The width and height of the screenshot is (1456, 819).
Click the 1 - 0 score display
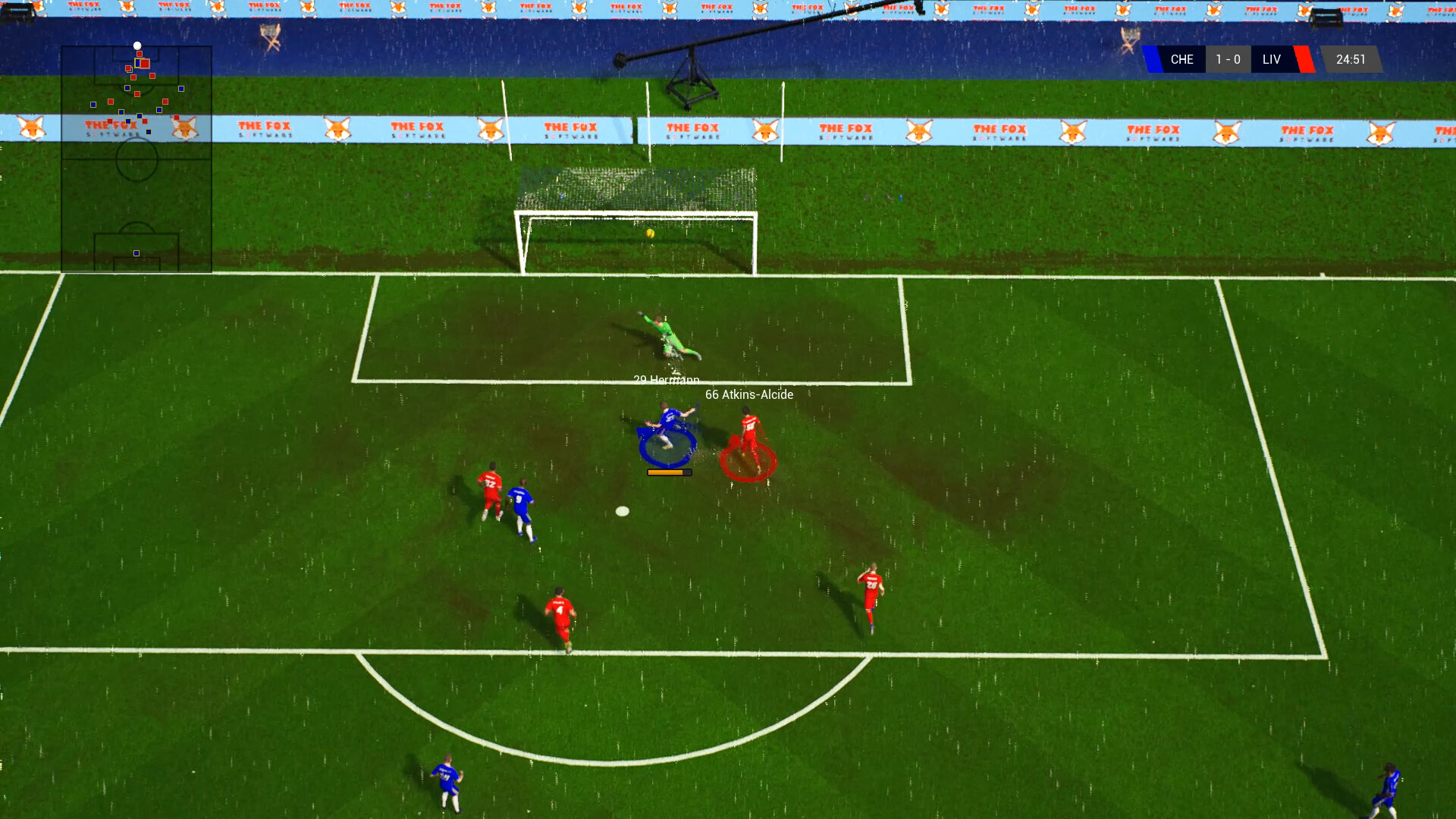click(1227, 59)
